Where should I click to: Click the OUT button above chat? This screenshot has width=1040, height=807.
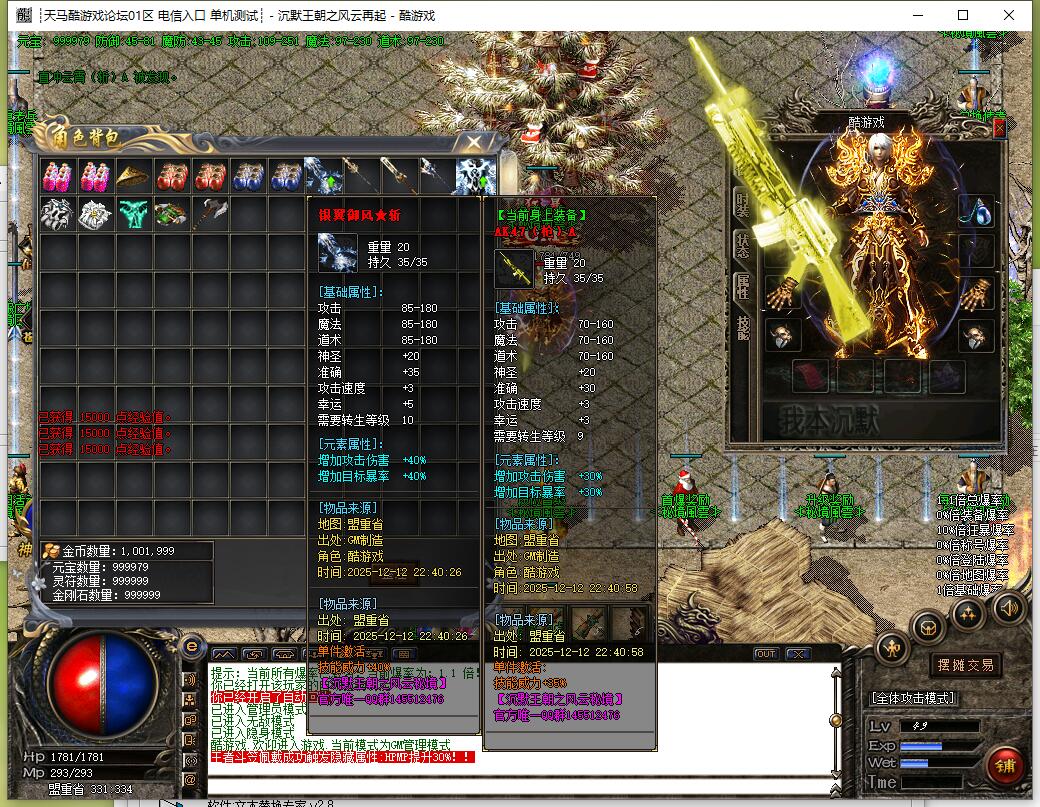[x=765, y=653]
